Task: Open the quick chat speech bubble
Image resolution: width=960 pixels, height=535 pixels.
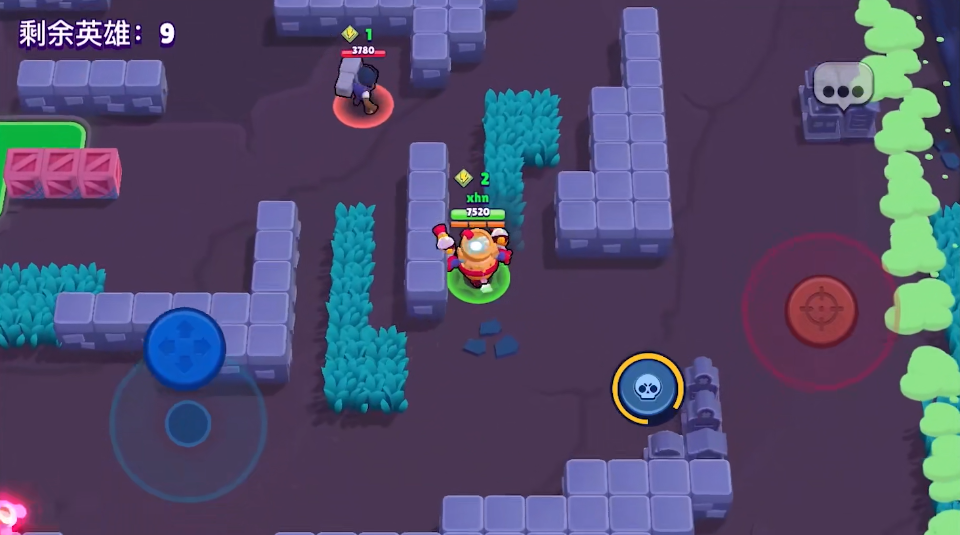Action: click(843, 86)
